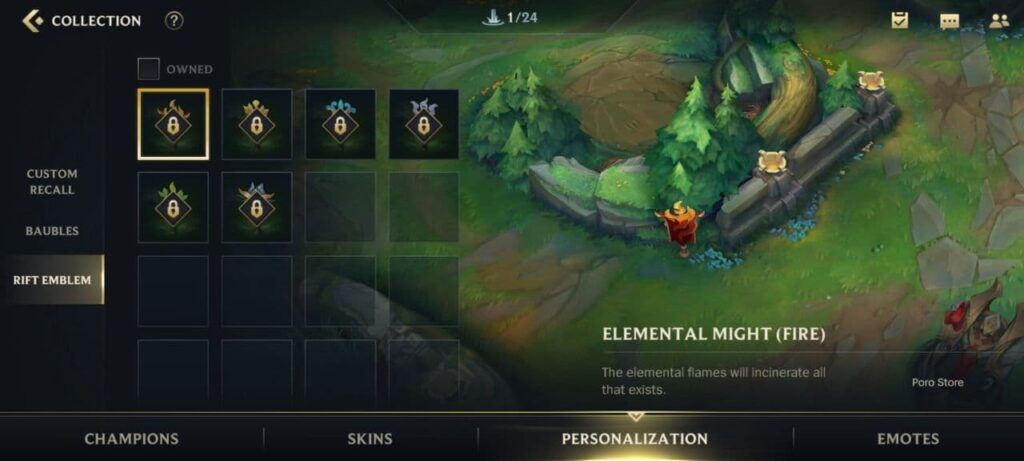Select the Personalization tab
The image size is (1024, 461).
tap(635, 438)
